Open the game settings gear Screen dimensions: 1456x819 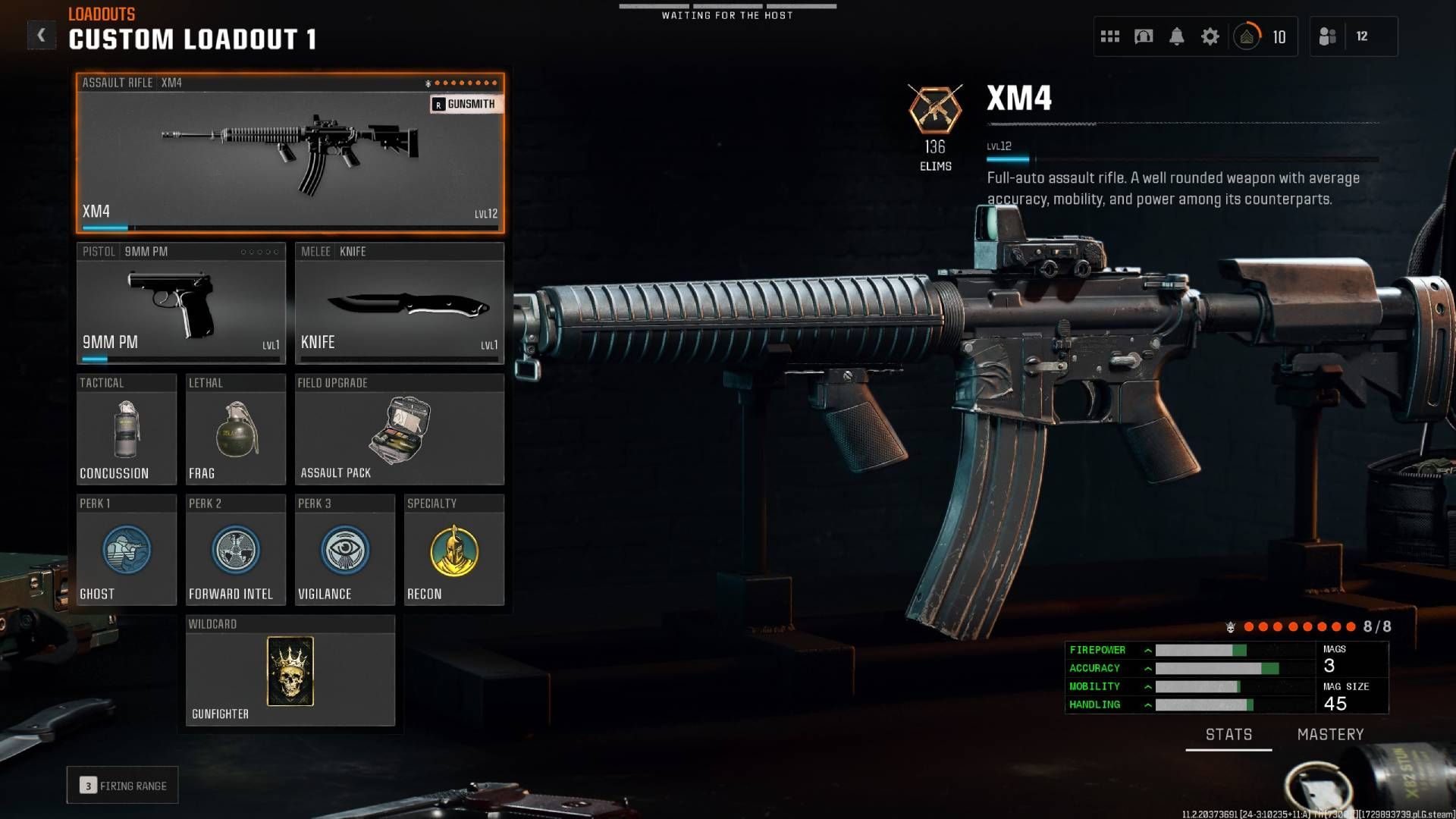1210,36
